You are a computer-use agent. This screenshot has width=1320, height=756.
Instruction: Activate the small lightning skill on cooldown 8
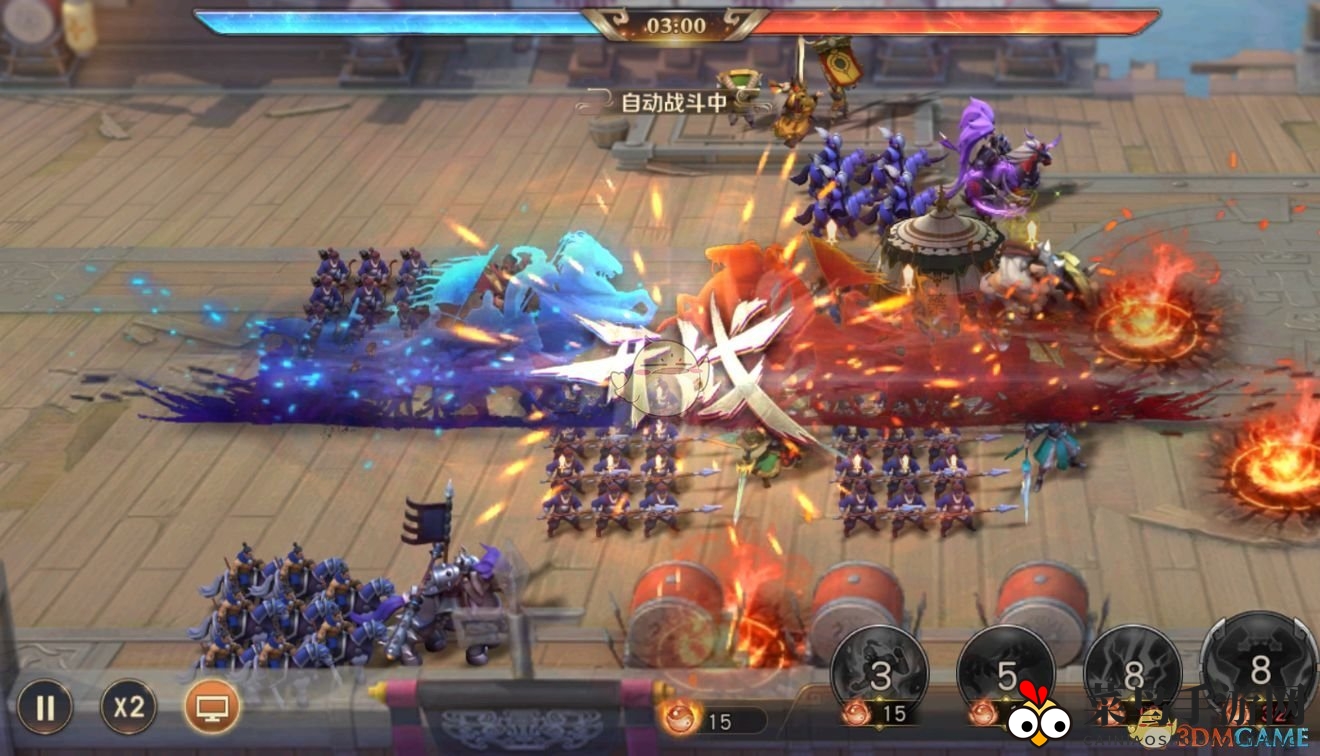[x=1133, y=674]
